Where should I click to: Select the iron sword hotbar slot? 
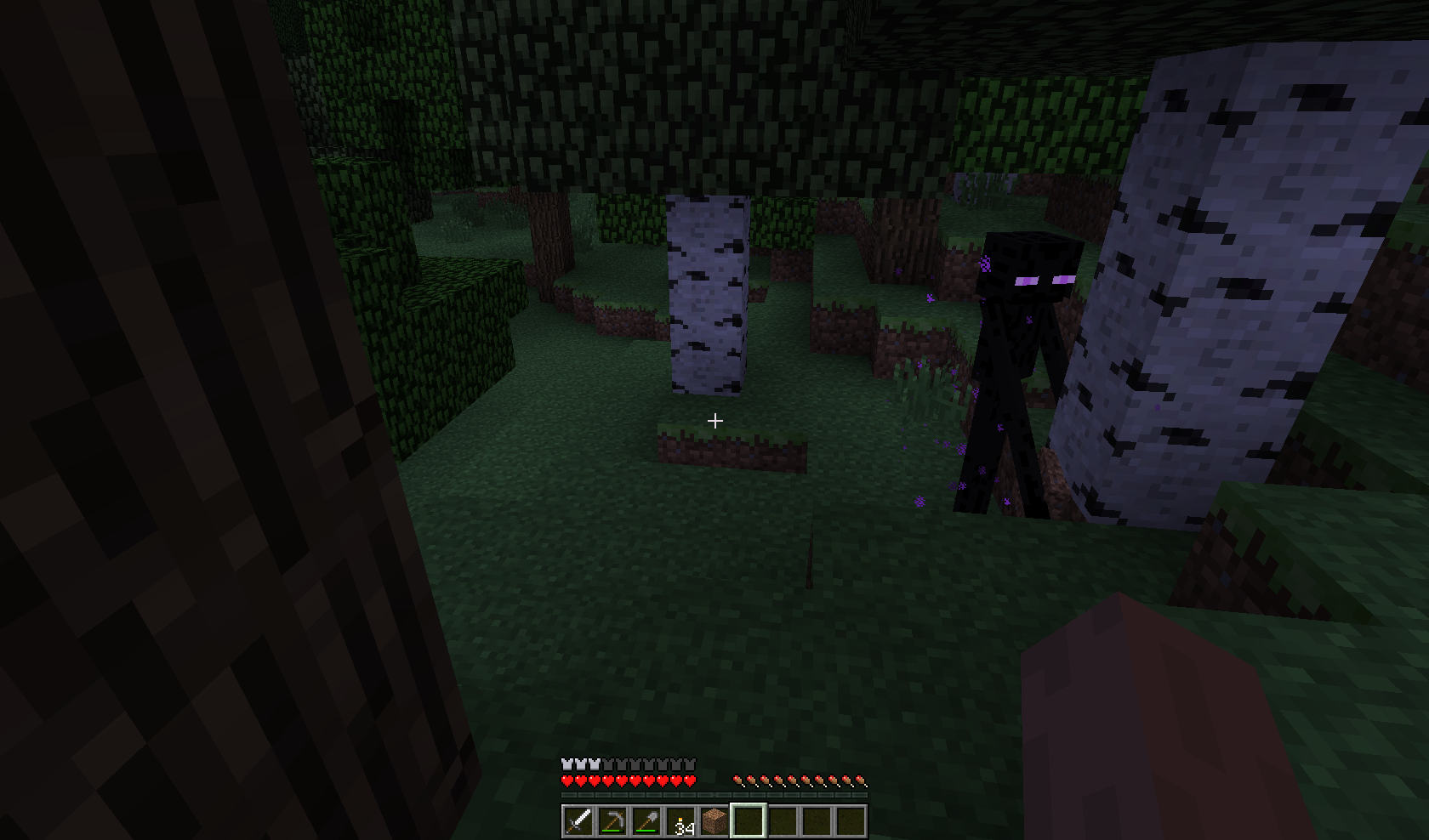click(578, 821)
